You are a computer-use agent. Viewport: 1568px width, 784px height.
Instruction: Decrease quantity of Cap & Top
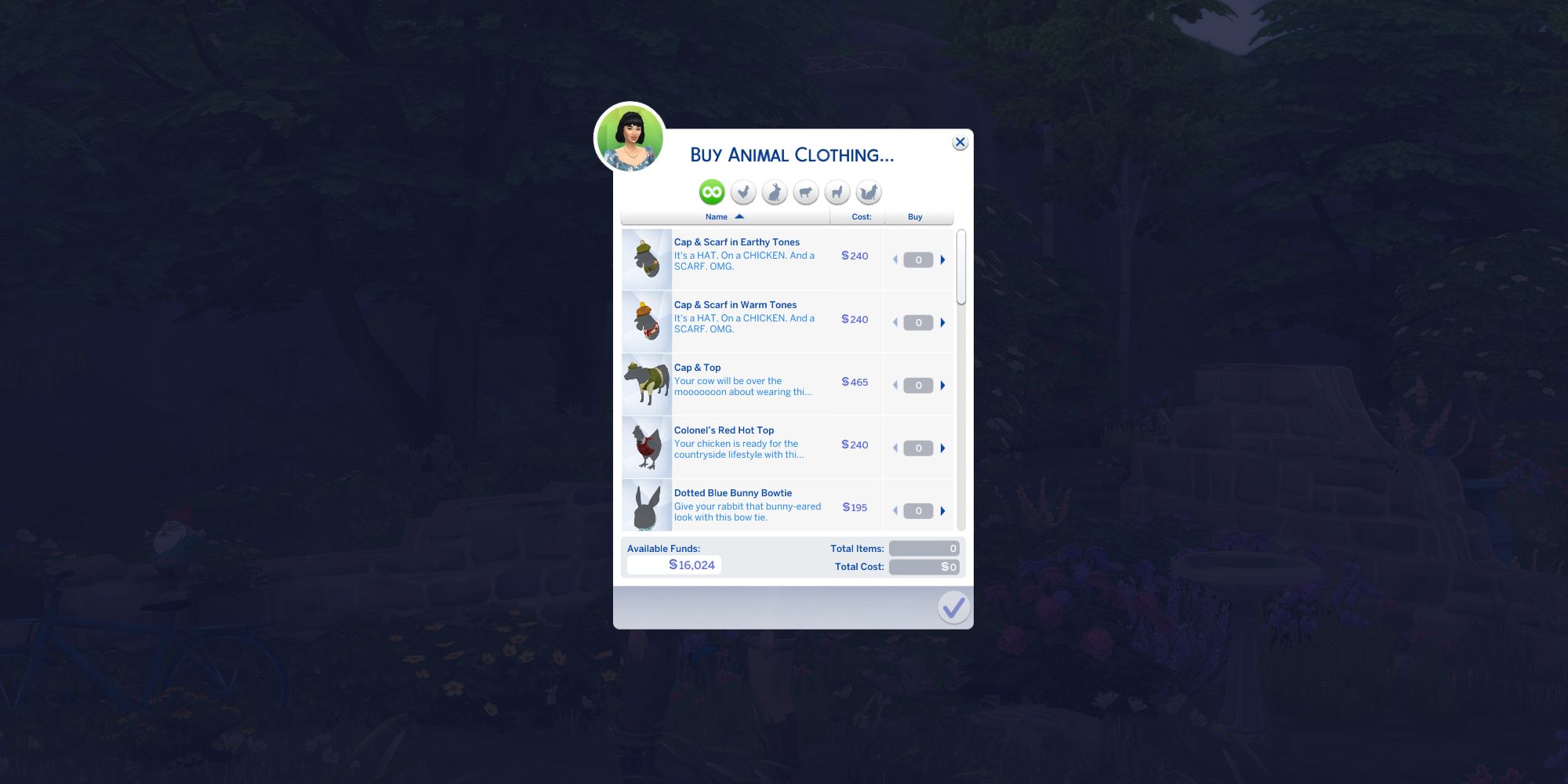pyautogui.click(x=895, y=385)
